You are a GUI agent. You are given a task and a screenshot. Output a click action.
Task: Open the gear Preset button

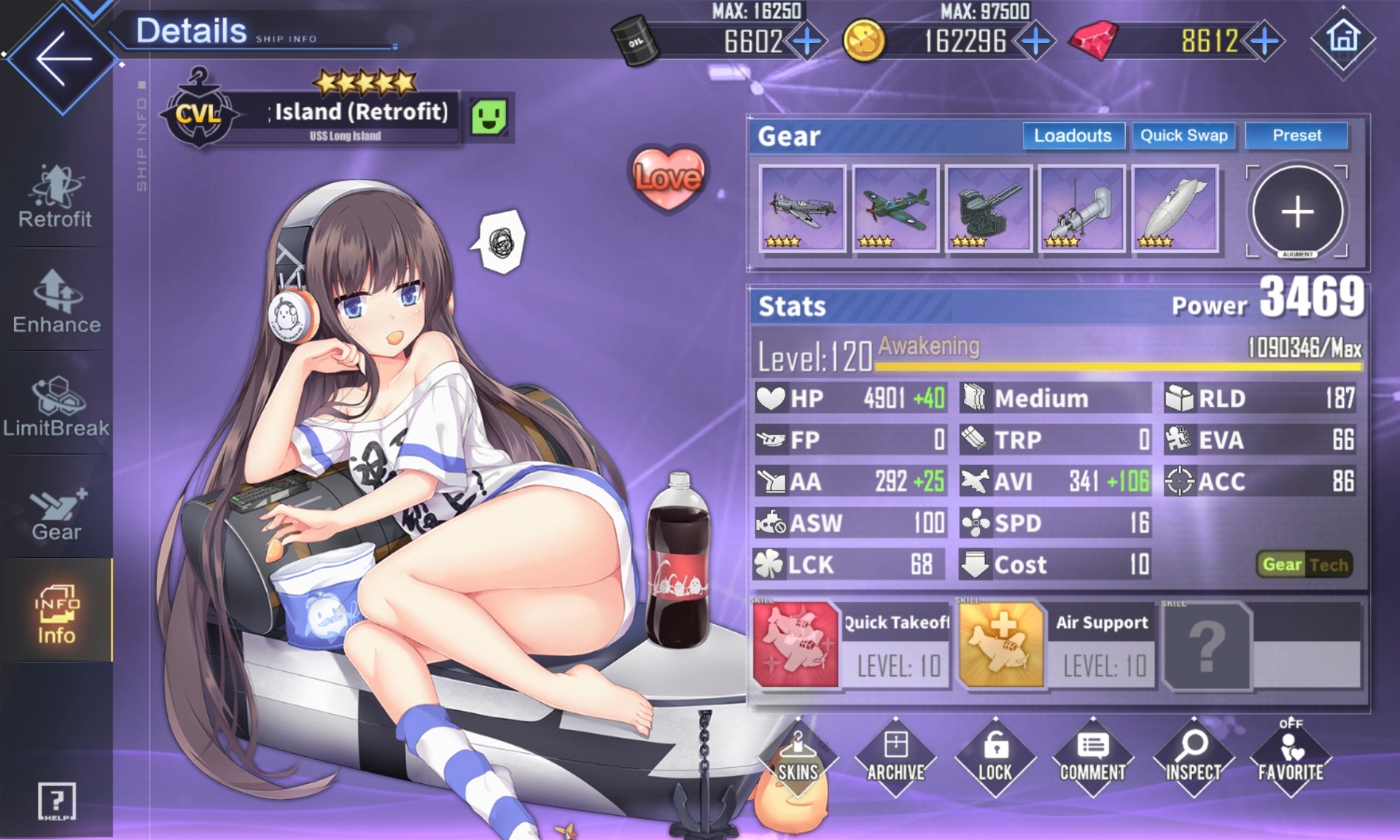1296,136
